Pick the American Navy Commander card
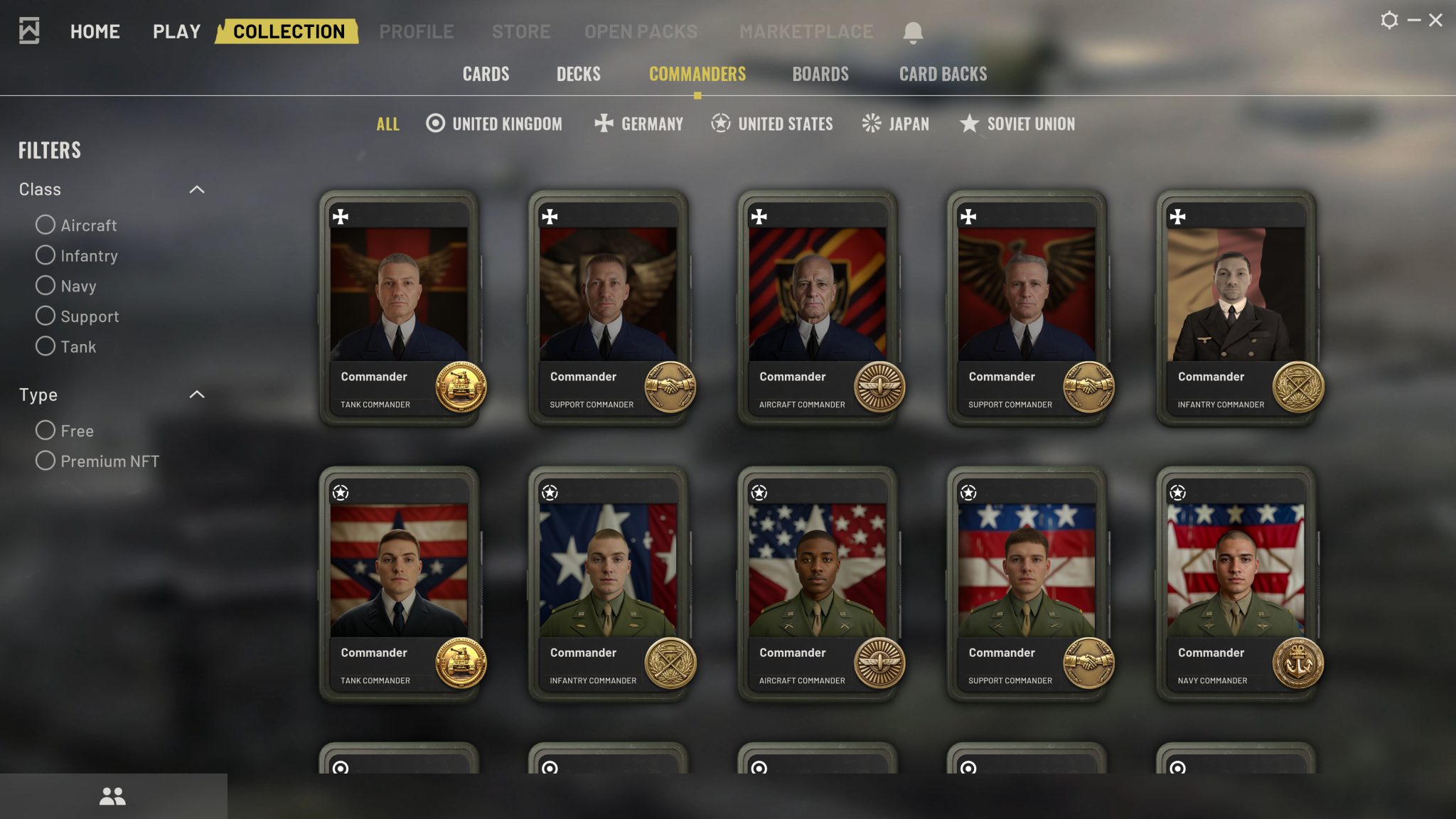The width and height of the screenshot is (1456, 819). (x=1236, y=583)
